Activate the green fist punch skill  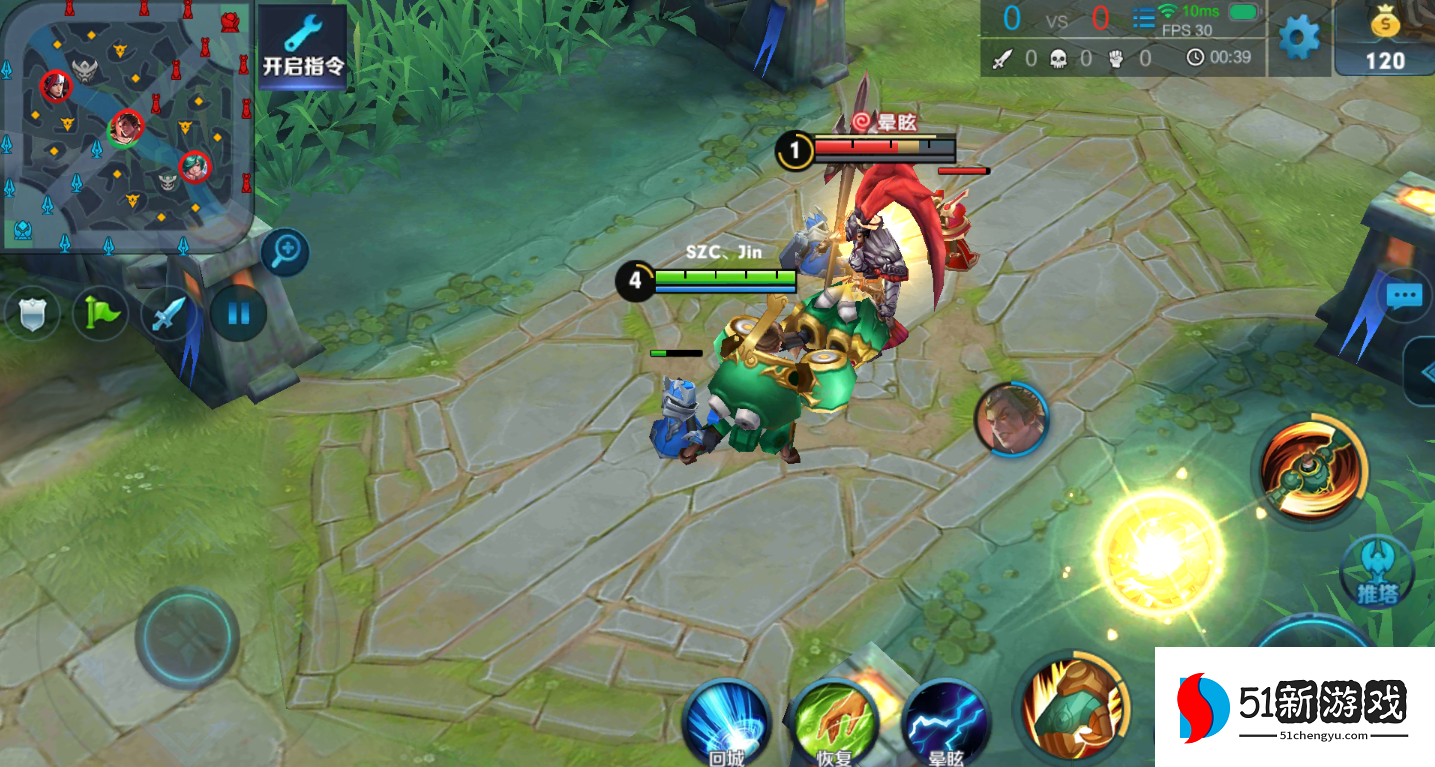(1074, 708)
